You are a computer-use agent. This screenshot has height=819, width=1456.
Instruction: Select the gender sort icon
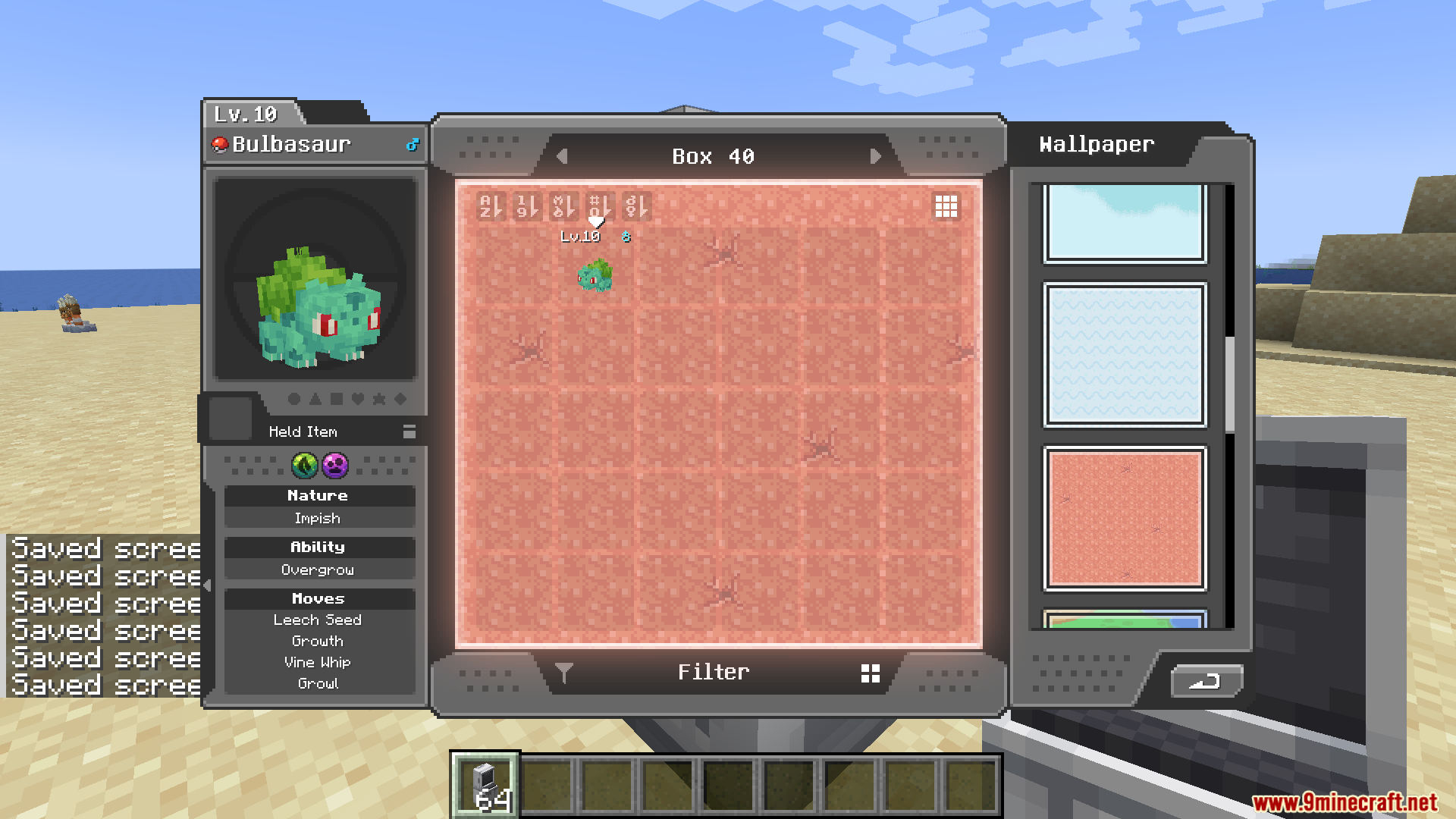[x=636, y=207]
